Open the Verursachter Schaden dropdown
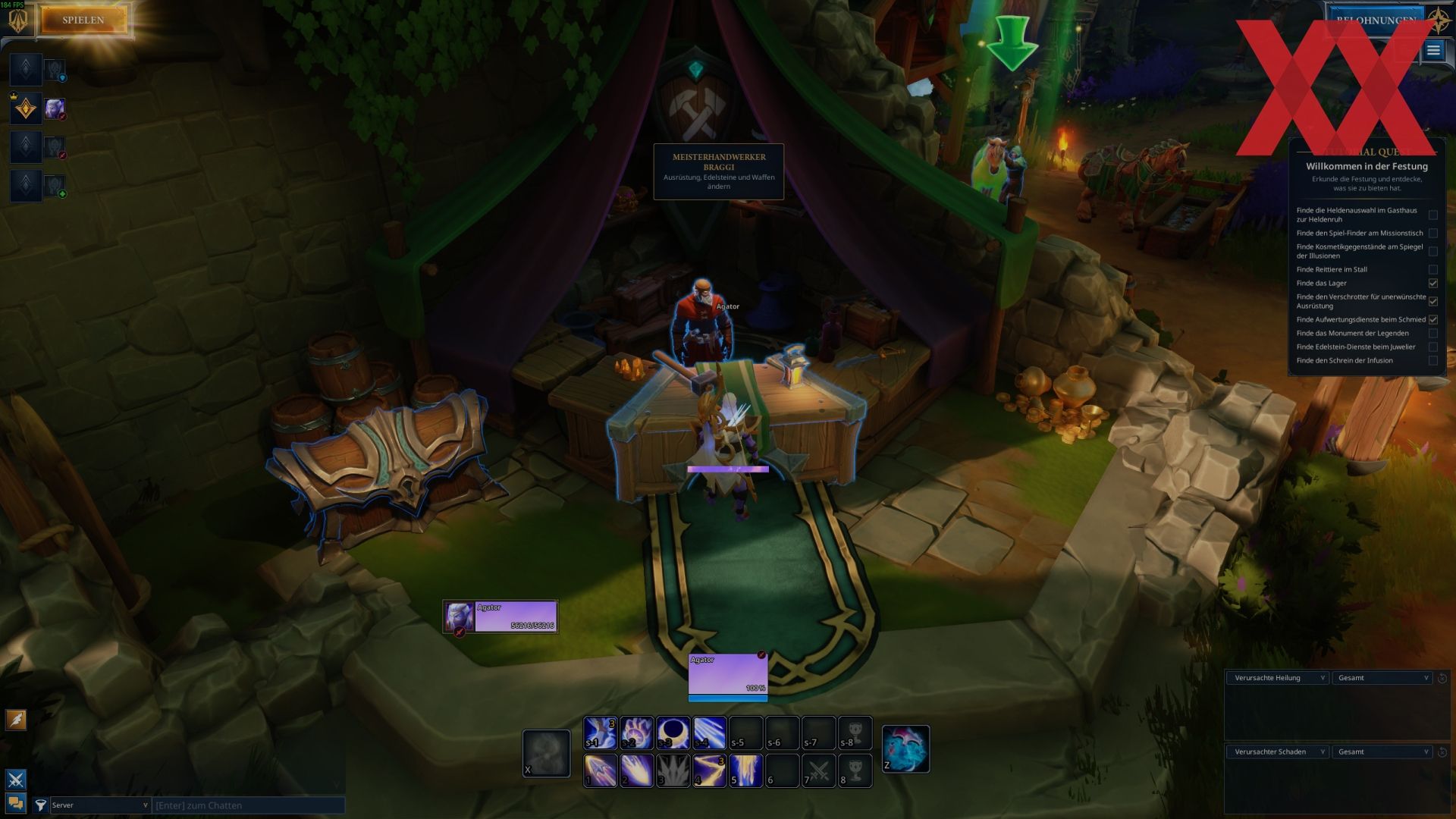Screen dimensions: 1456x819 [1278, 752]
